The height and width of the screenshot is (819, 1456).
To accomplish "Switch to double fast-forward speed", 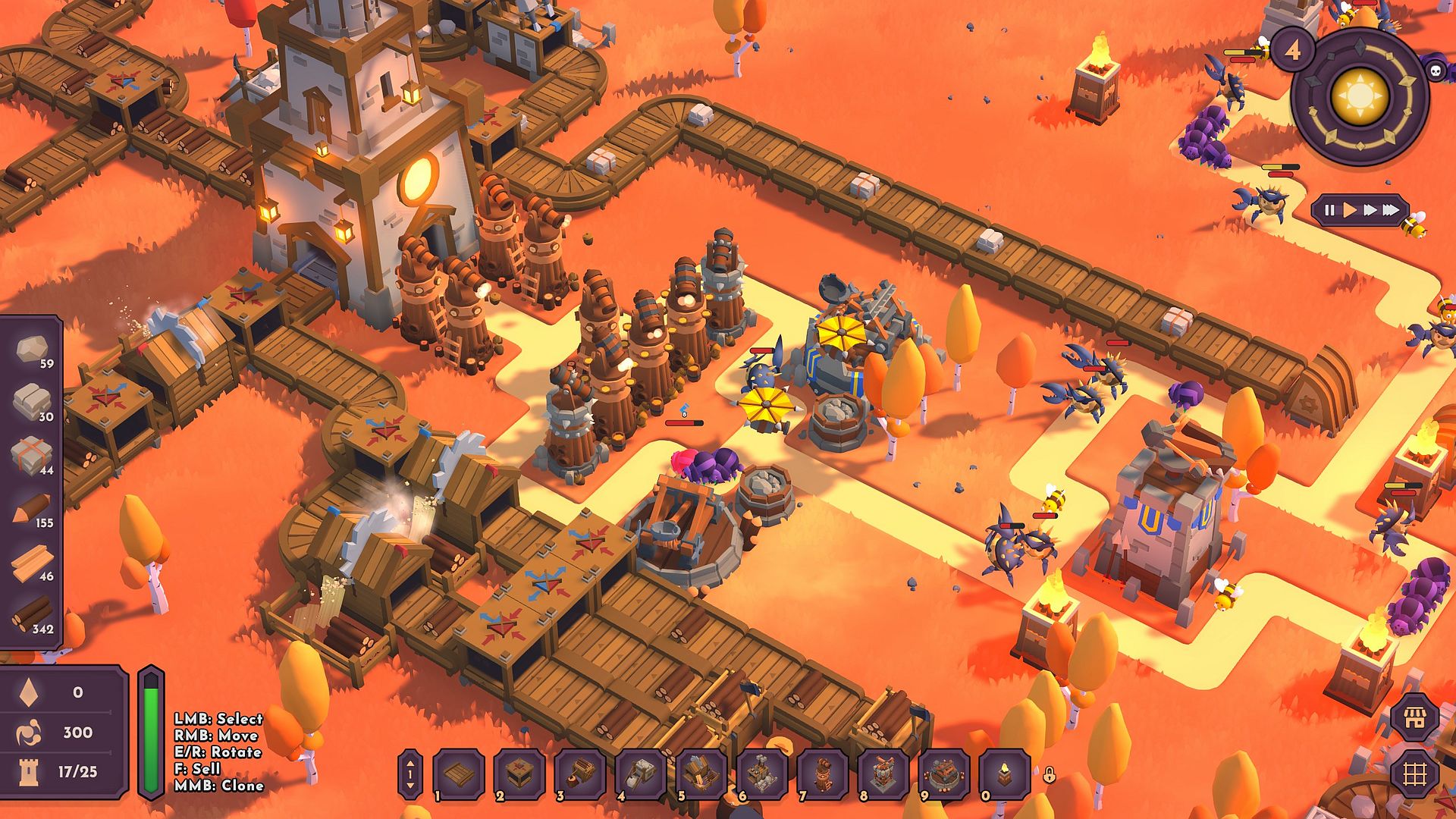I will [1370, 210].
